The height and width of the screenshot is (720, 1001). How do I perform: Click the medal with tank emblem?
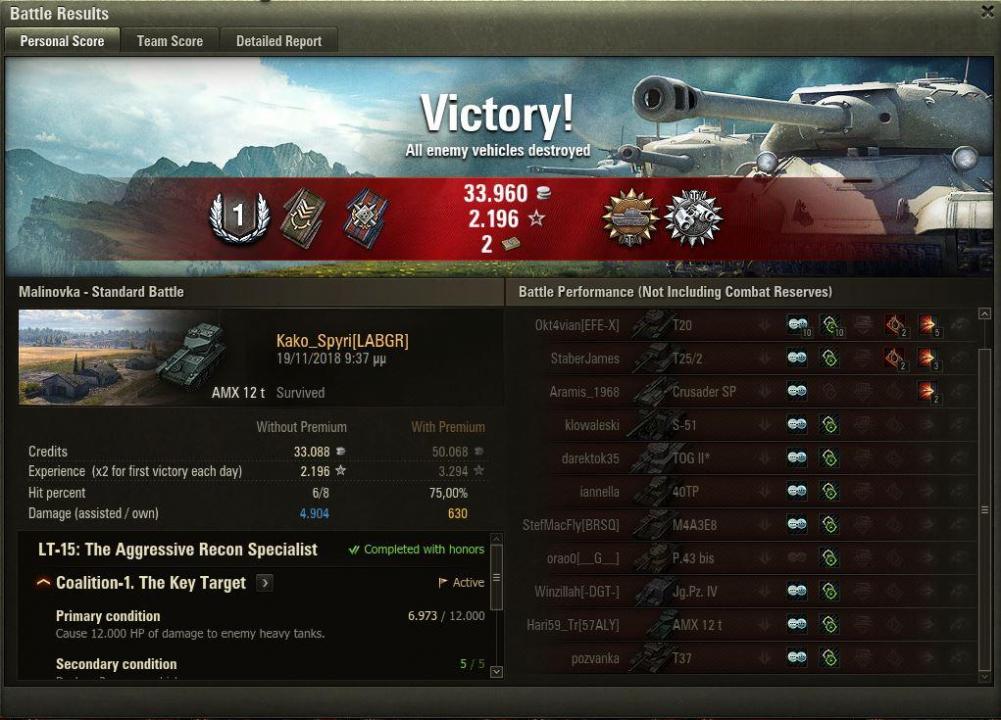630,217
